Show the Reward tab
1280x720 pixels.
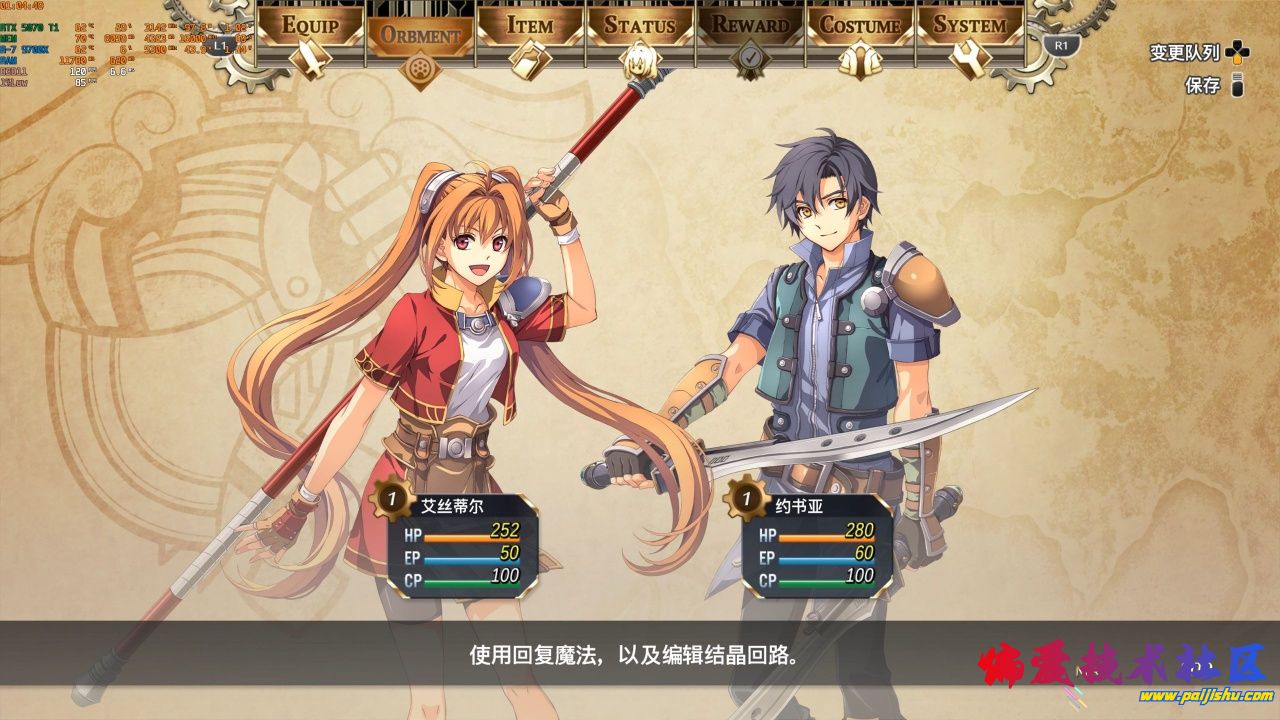(x=750, y=26)
